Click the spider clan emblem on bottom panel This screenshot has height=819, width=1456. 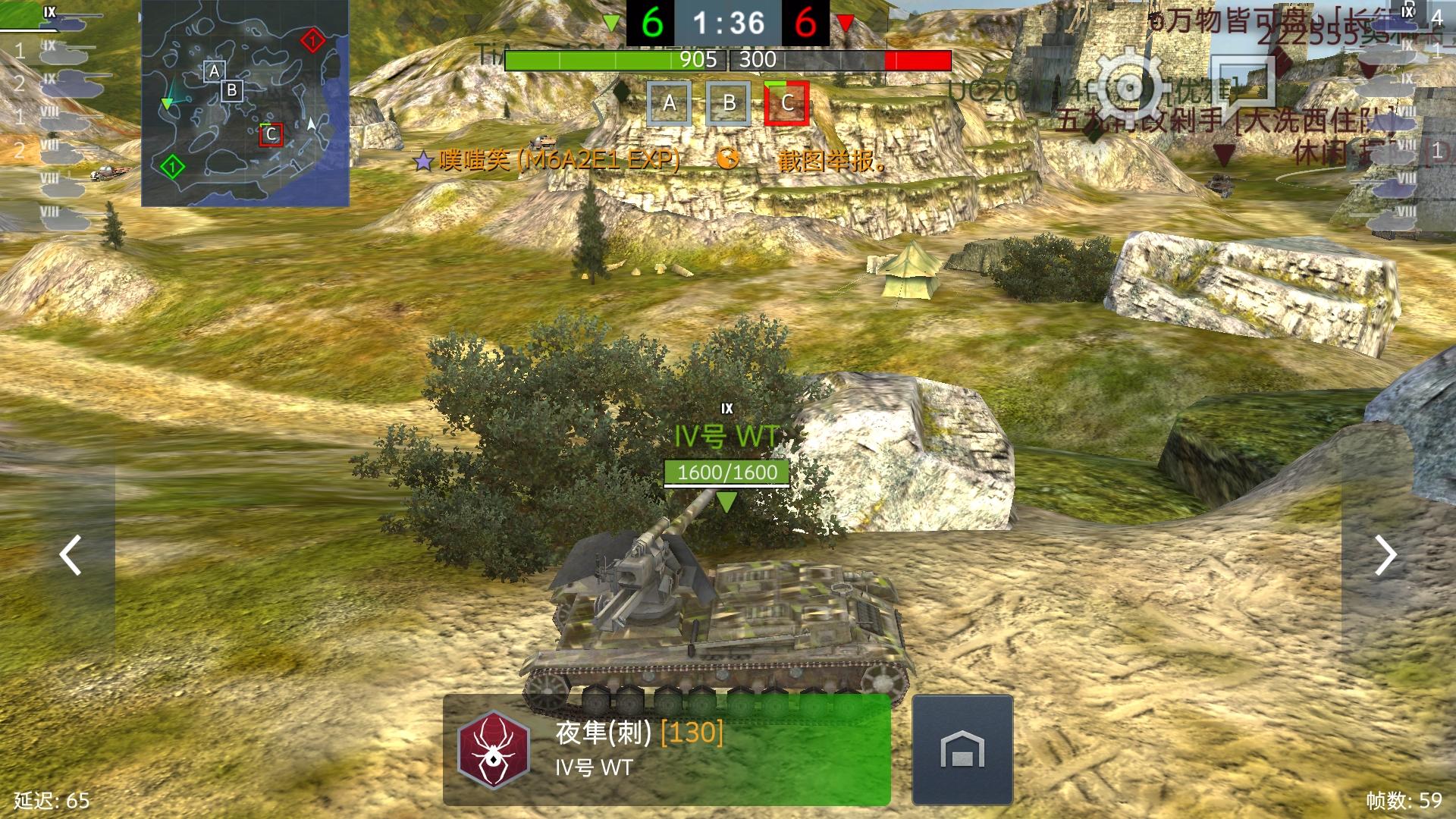tap(493, 749)
